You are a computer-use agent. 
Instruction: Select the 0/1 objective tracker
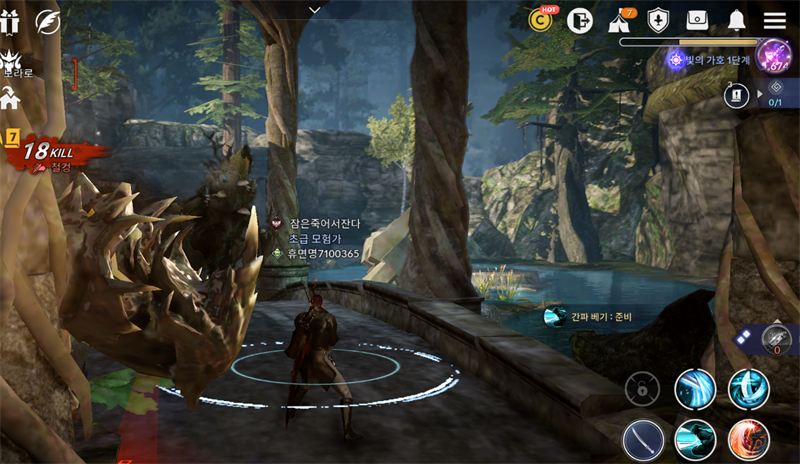(776, 93)
